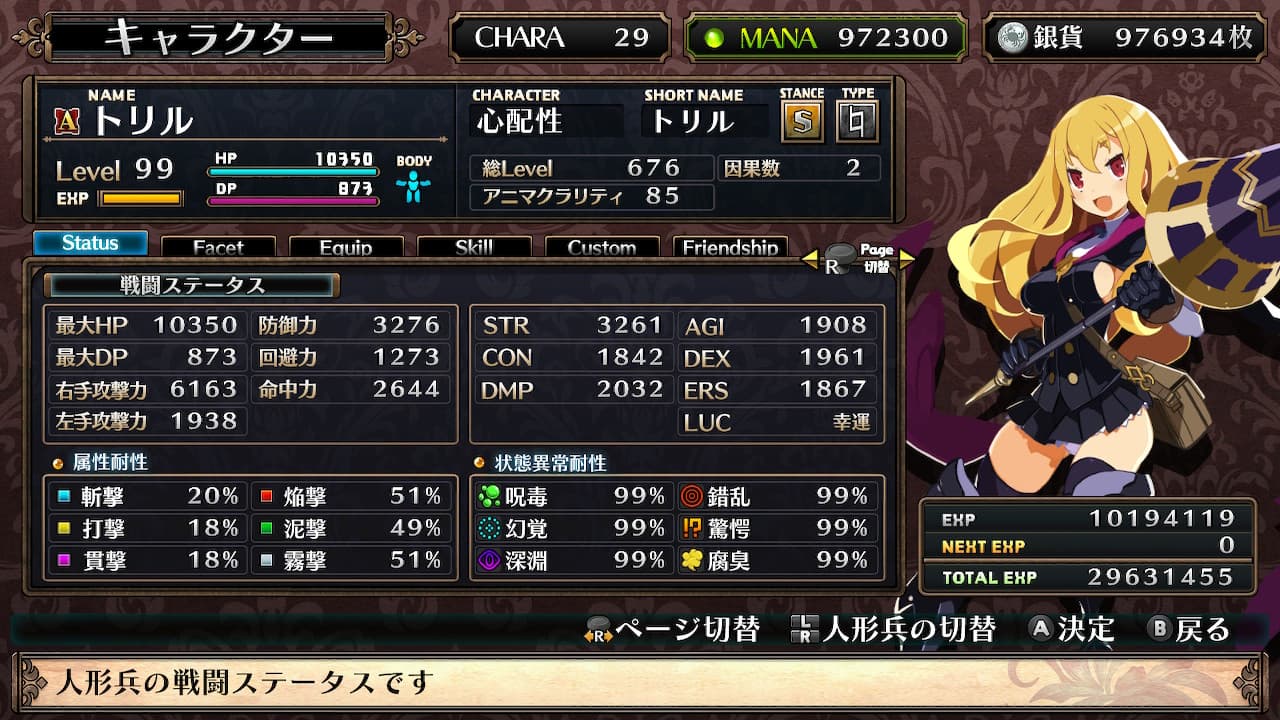Click the left page arrow

coord(810,260)
